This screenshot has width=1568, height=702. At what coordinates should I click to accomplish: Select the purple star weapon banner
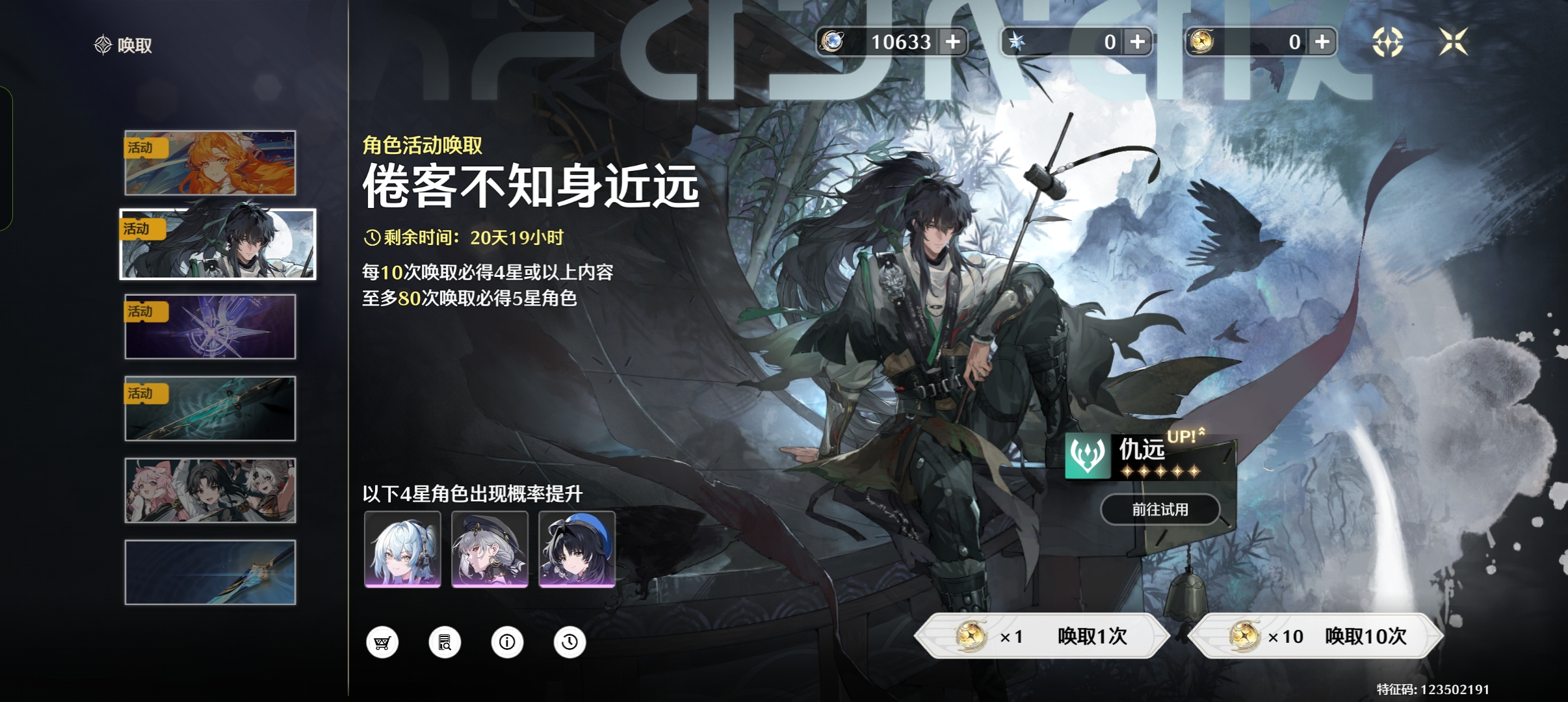[210, 326]
